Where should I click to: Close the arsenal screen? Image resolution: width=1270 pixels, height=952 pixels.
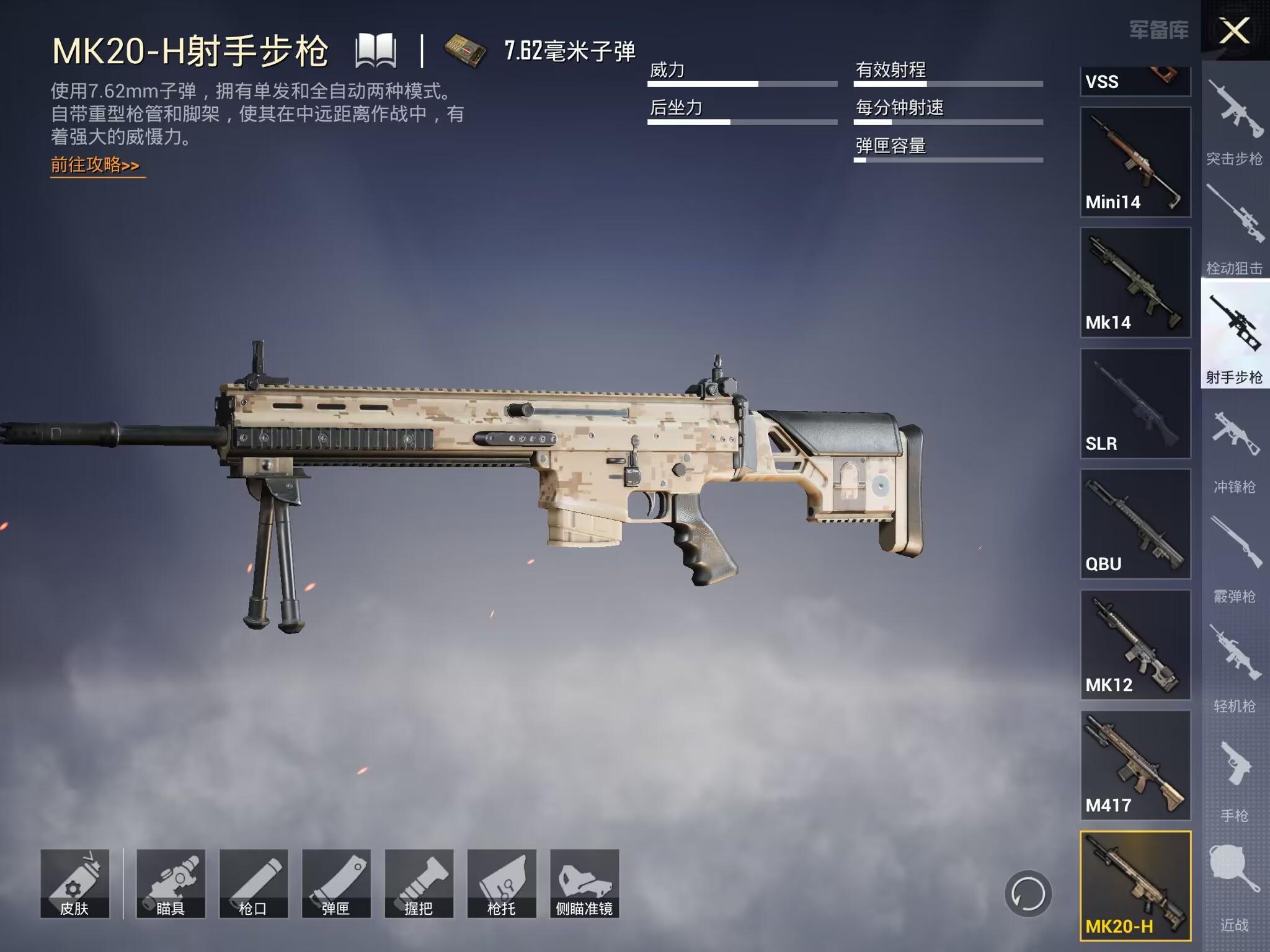point(1234,30)
